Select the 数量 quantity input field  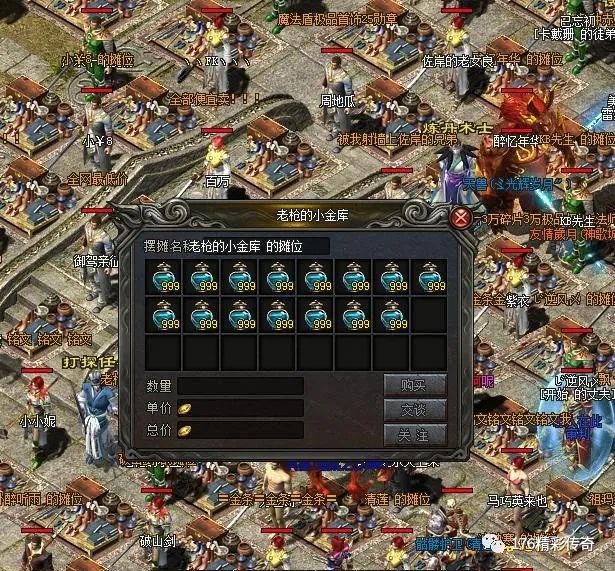click(x=240, y=386)
